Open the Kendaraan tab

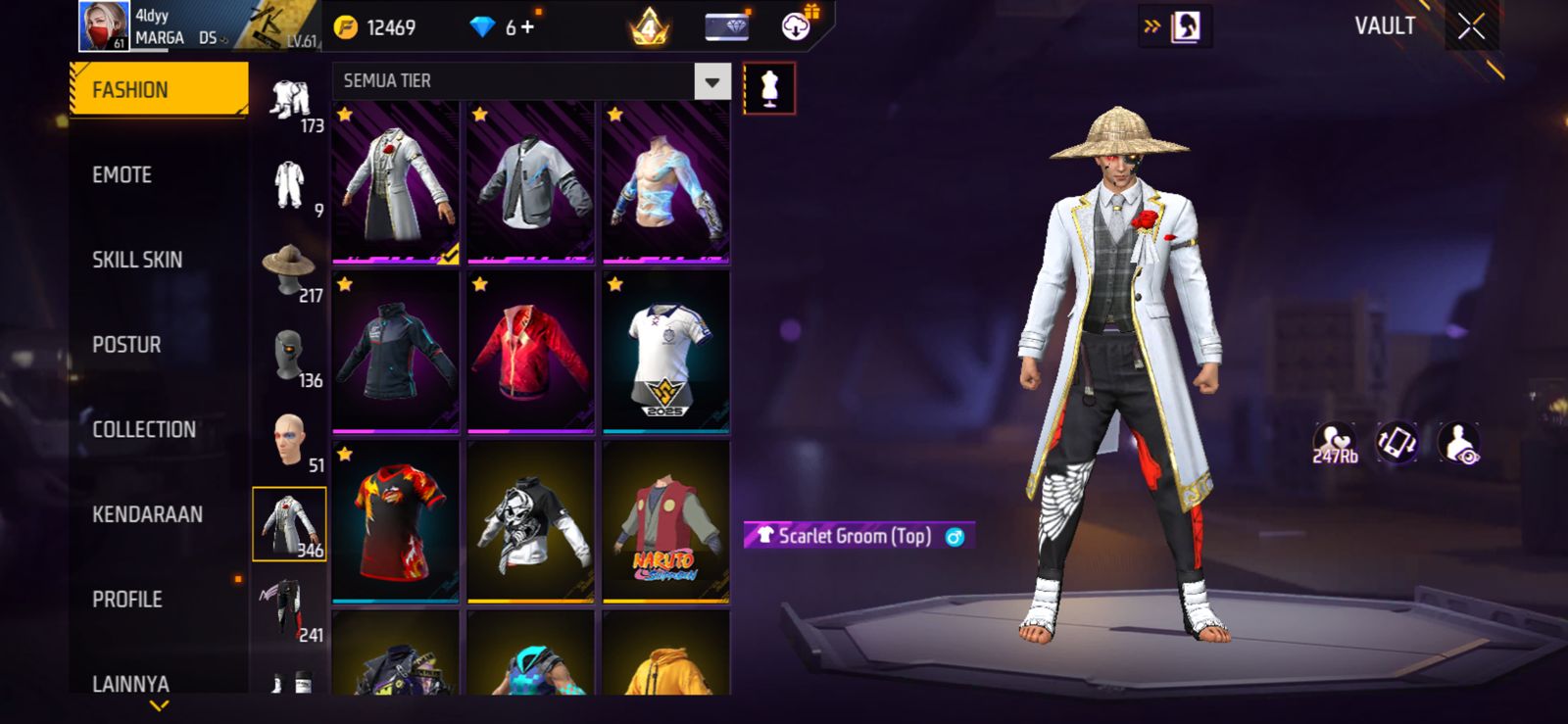coord(147,514)
